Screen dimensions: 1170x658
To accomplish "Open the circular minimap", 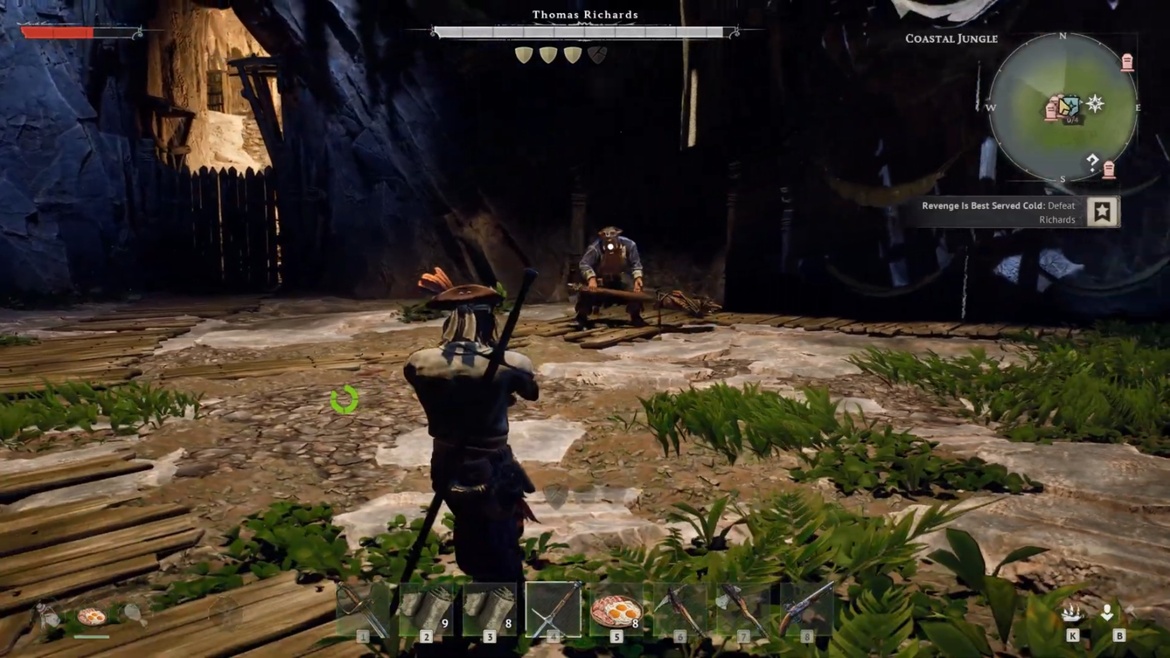I will tap(1062, 108).
